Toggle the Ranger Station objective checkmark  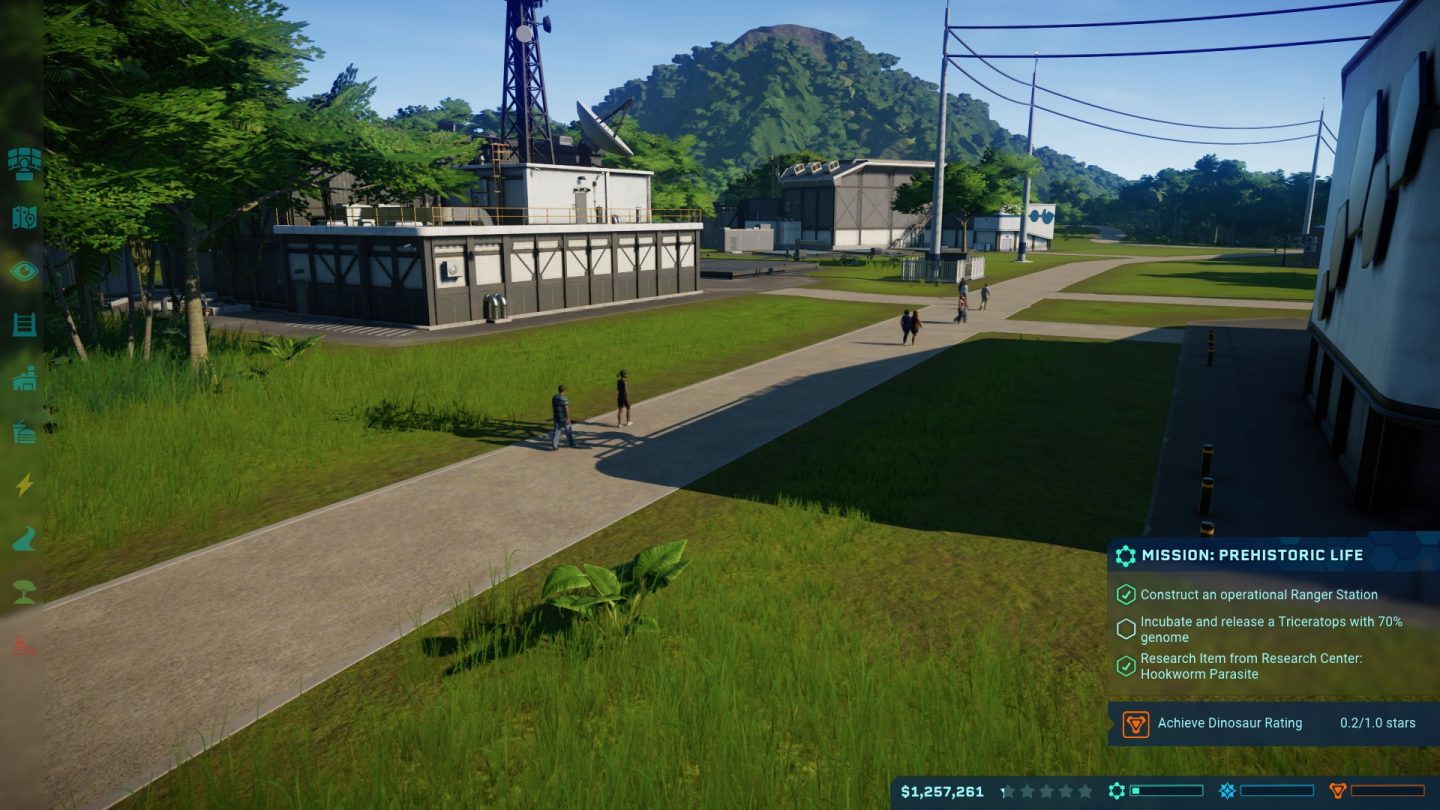(1127, 594)
